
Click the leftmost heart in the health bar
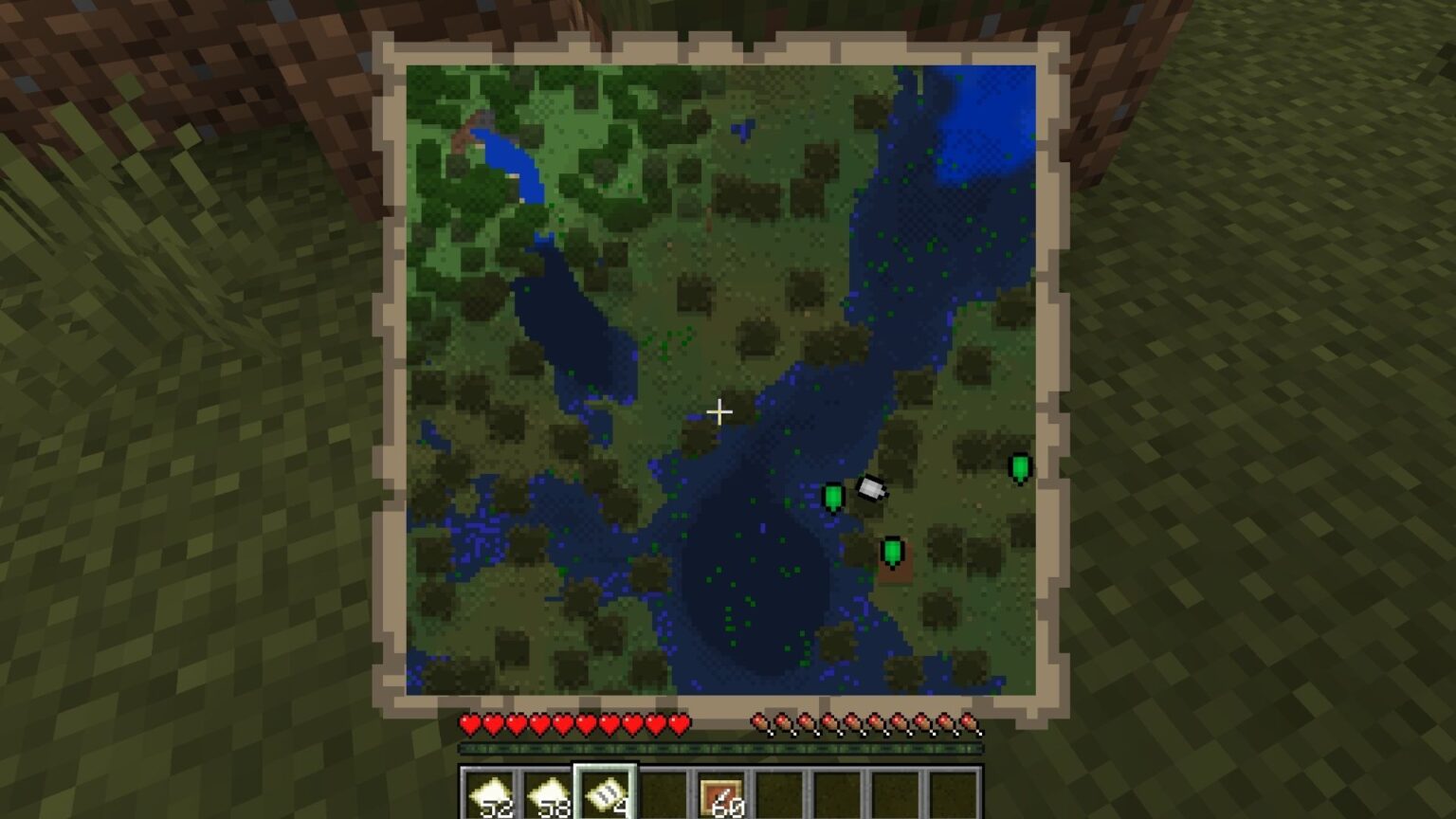point(468,724)
